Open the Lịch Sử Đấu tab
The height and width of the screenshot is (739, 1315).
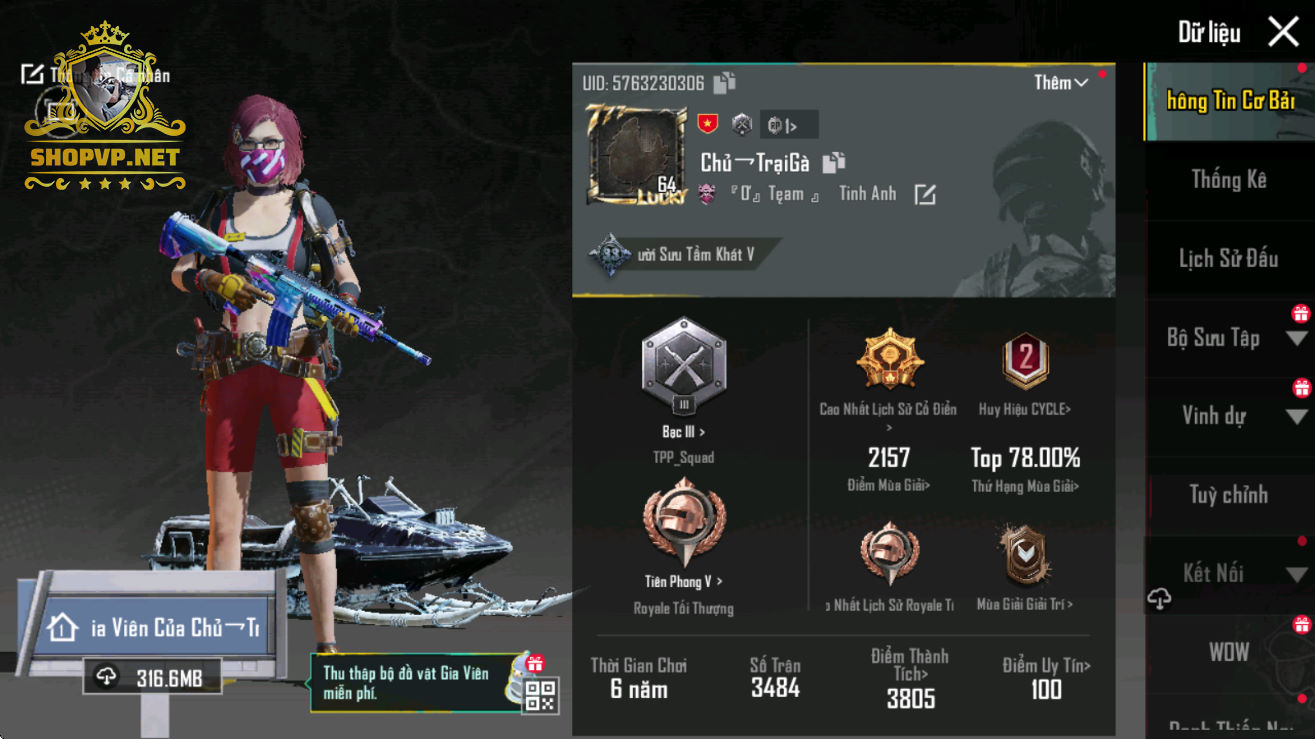click(1228, 259)
